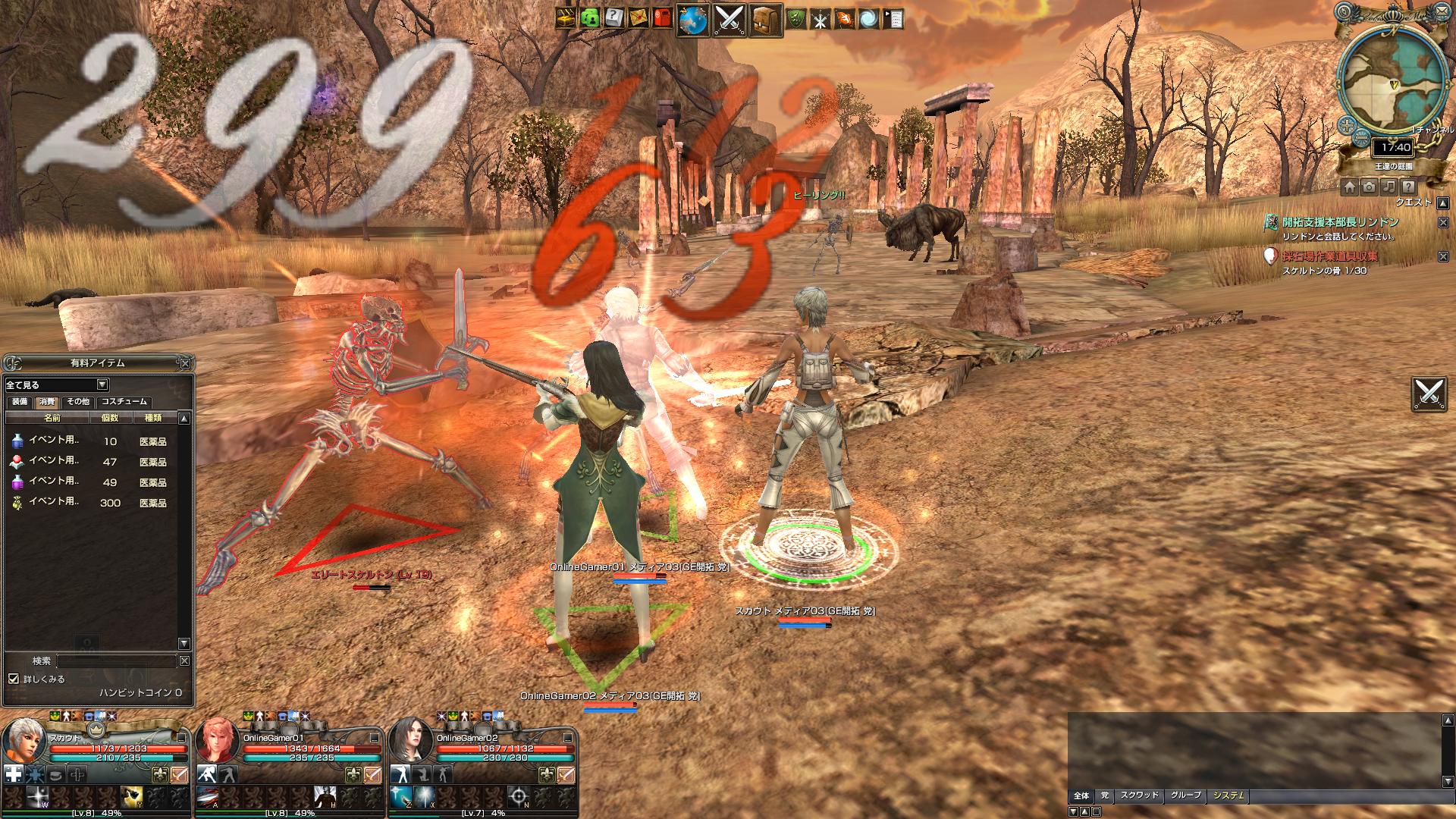Close the 有料アイテム item window
This screenshot has height=819, width=1456.
coord(185,363)
